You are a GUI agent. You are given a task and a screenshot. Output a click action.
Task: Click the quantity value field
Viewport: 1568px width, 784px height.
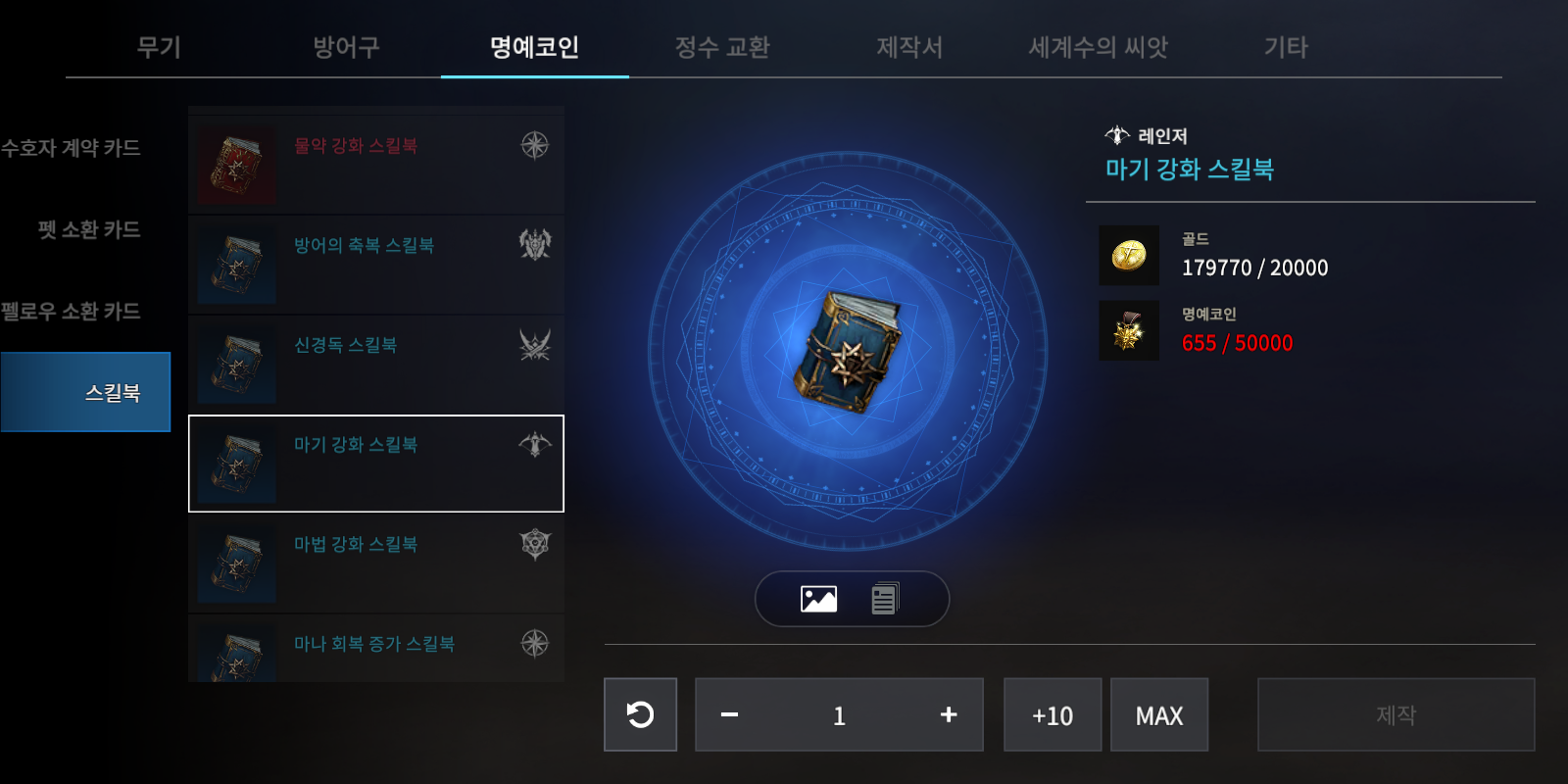(x=839, y=714)
